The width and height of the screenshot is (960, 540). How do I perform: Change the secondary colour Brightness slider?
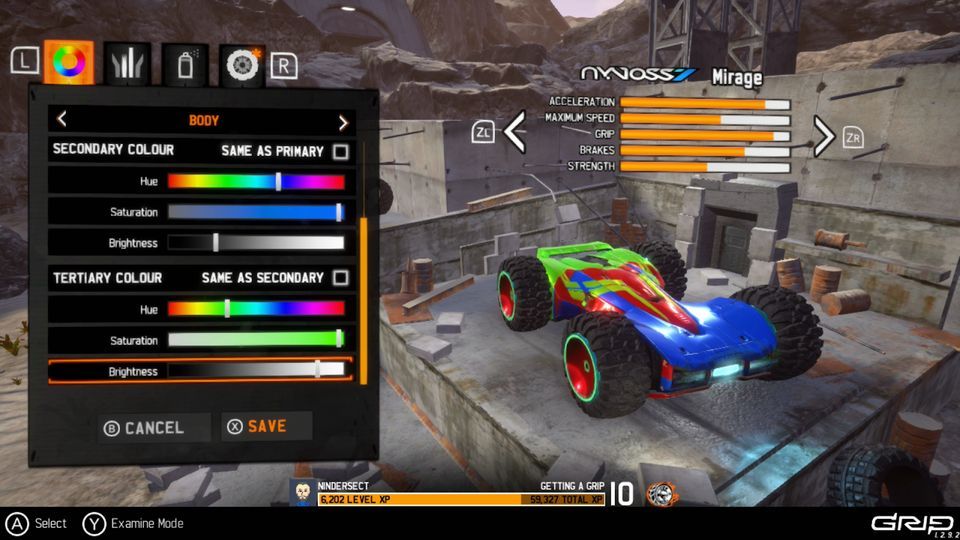[216, 243]
